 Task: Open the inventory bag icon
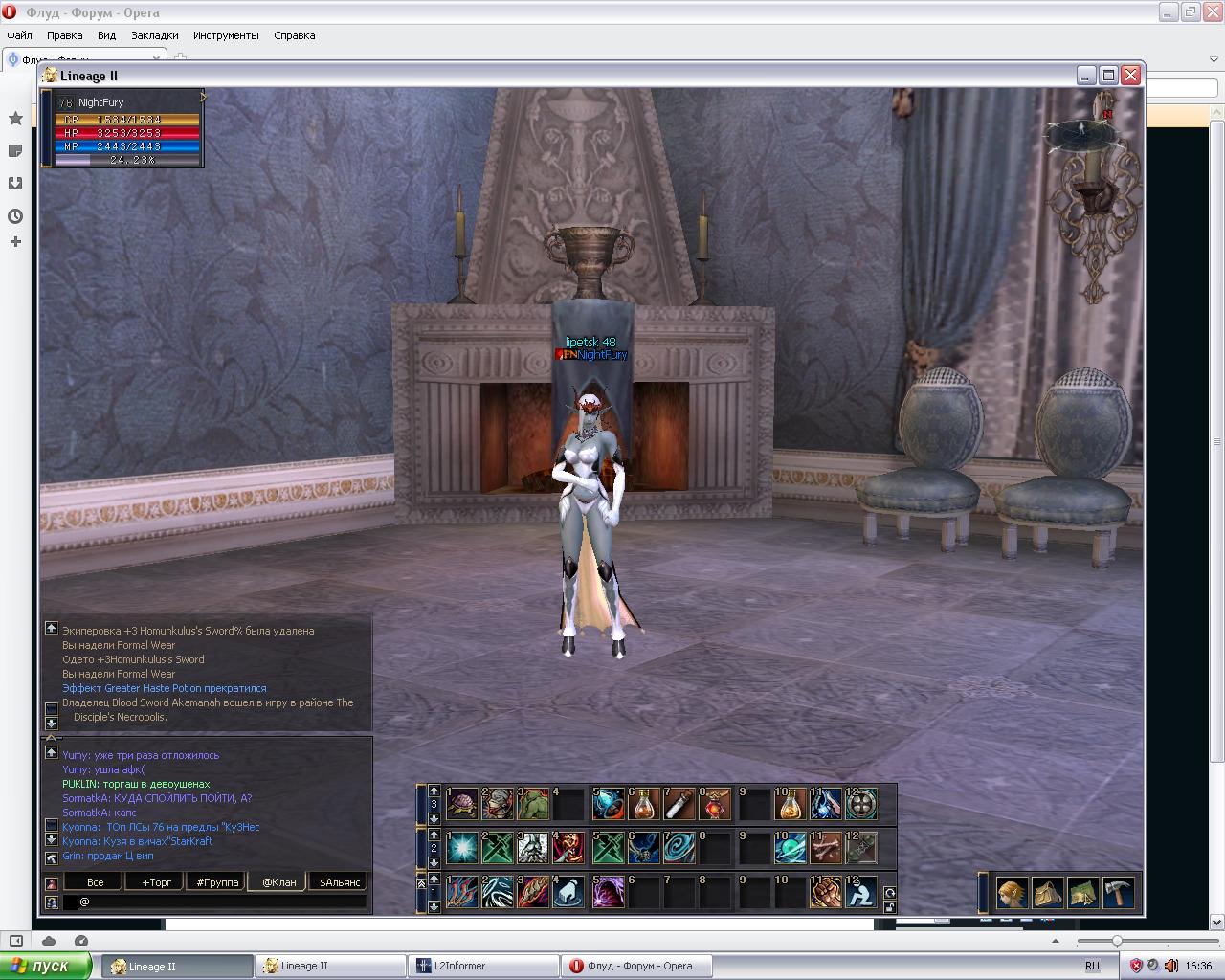[x=1047, y=893]
